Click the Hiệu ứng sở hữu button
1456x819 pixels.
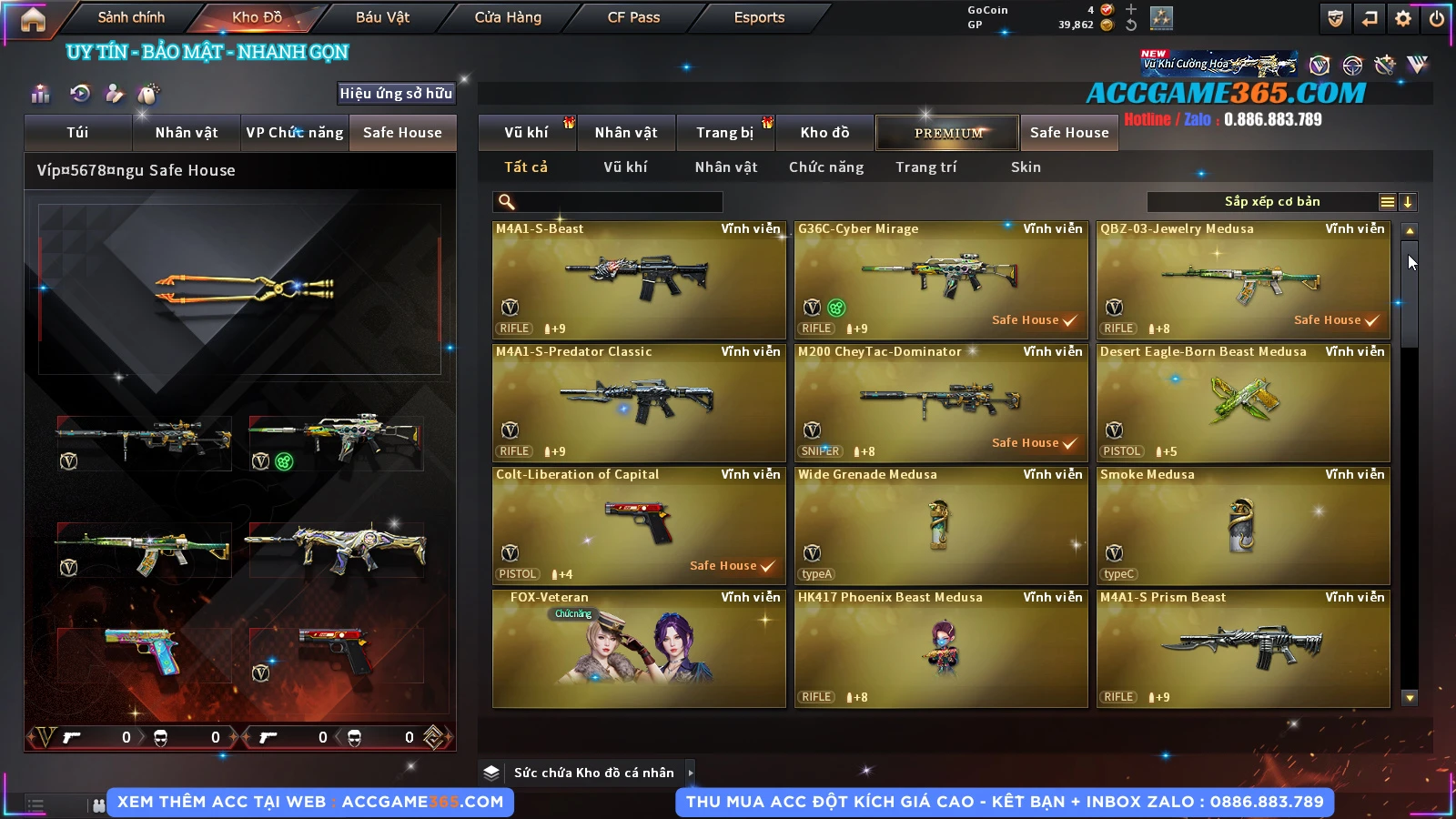tap(396, 94)
